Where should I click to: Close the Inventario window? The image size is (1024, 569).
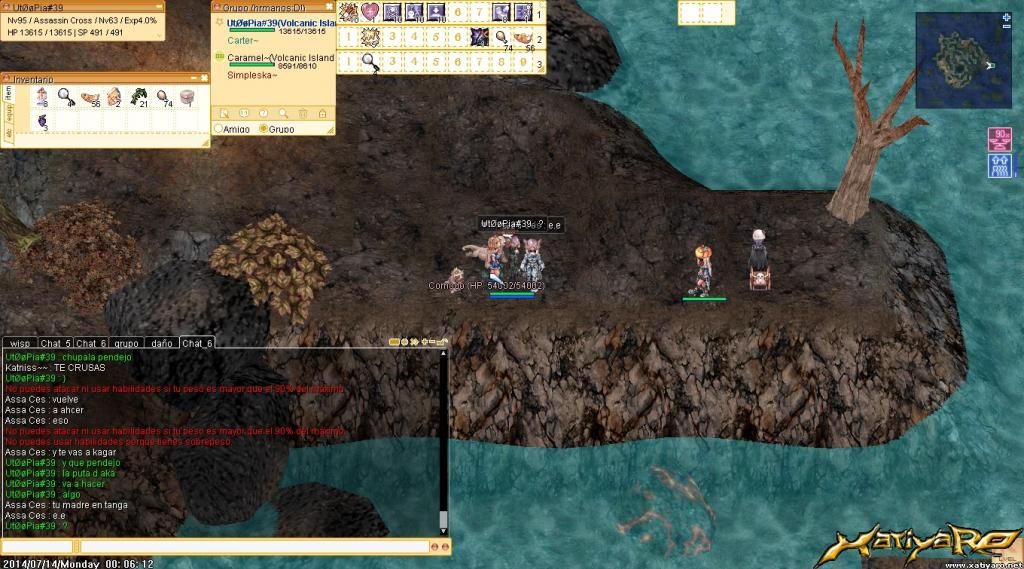pos(203,77)
